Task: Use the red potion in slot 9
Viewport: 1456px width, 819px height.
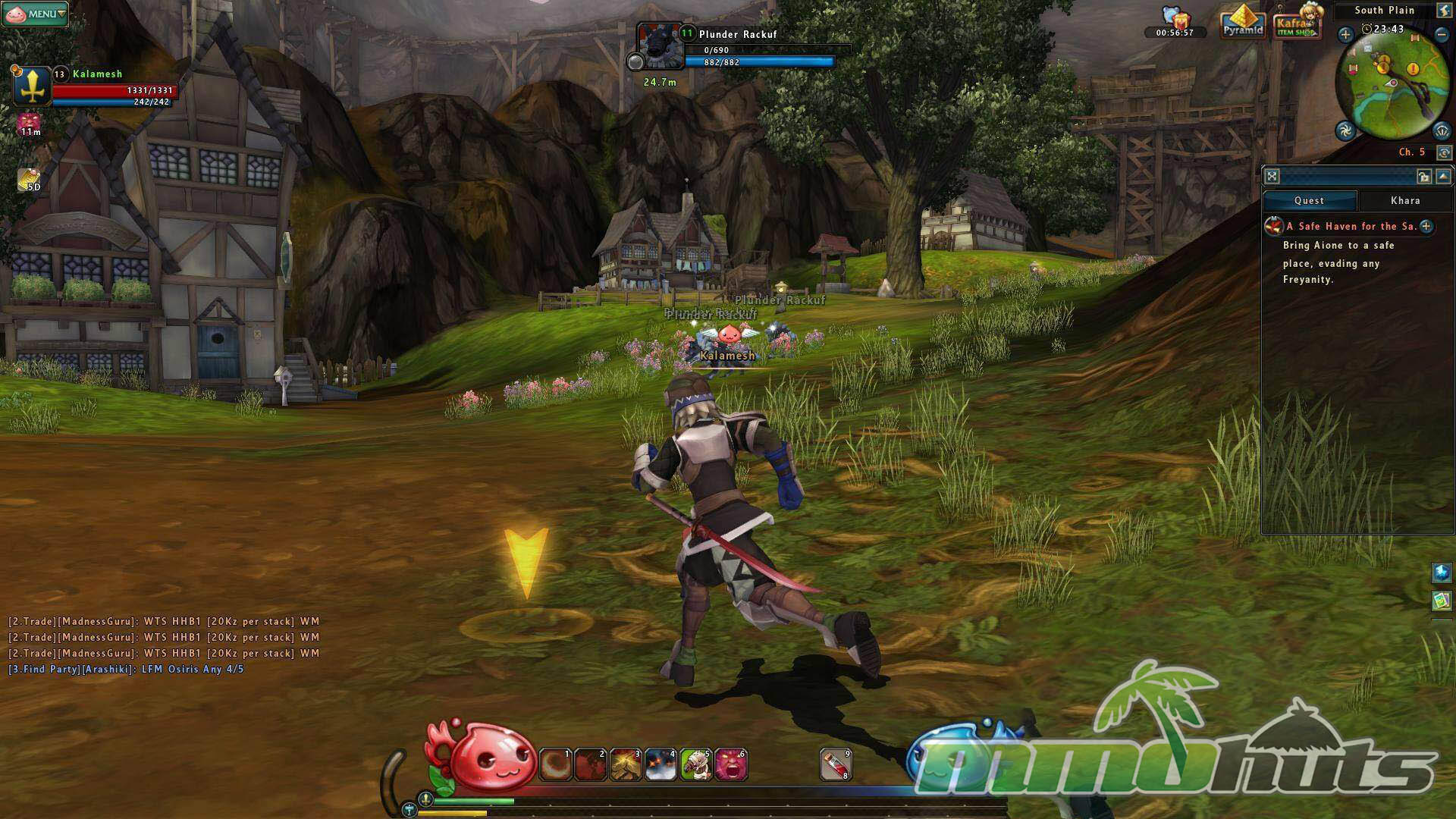Action: pos(836,764)
